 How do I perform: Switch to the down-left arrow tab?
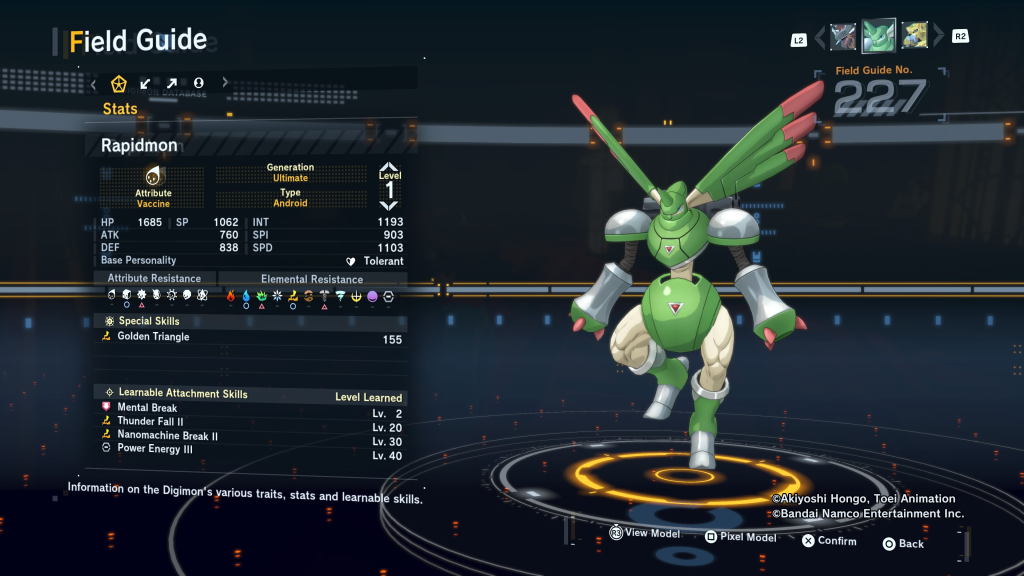146,83
